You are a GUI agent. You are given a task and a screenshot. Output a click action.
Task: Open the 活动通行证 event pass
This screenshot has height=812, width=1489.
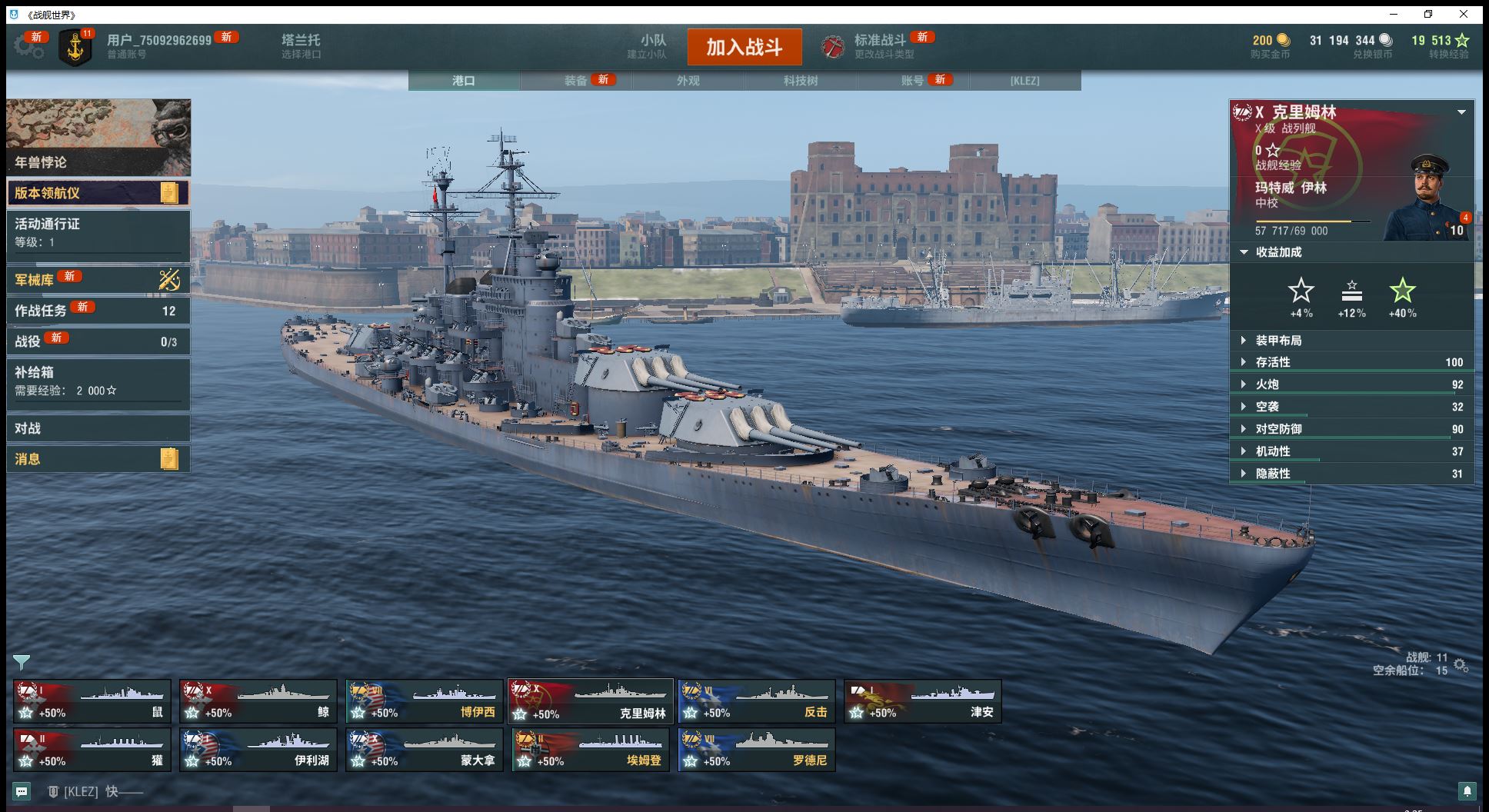click(98, 232)
